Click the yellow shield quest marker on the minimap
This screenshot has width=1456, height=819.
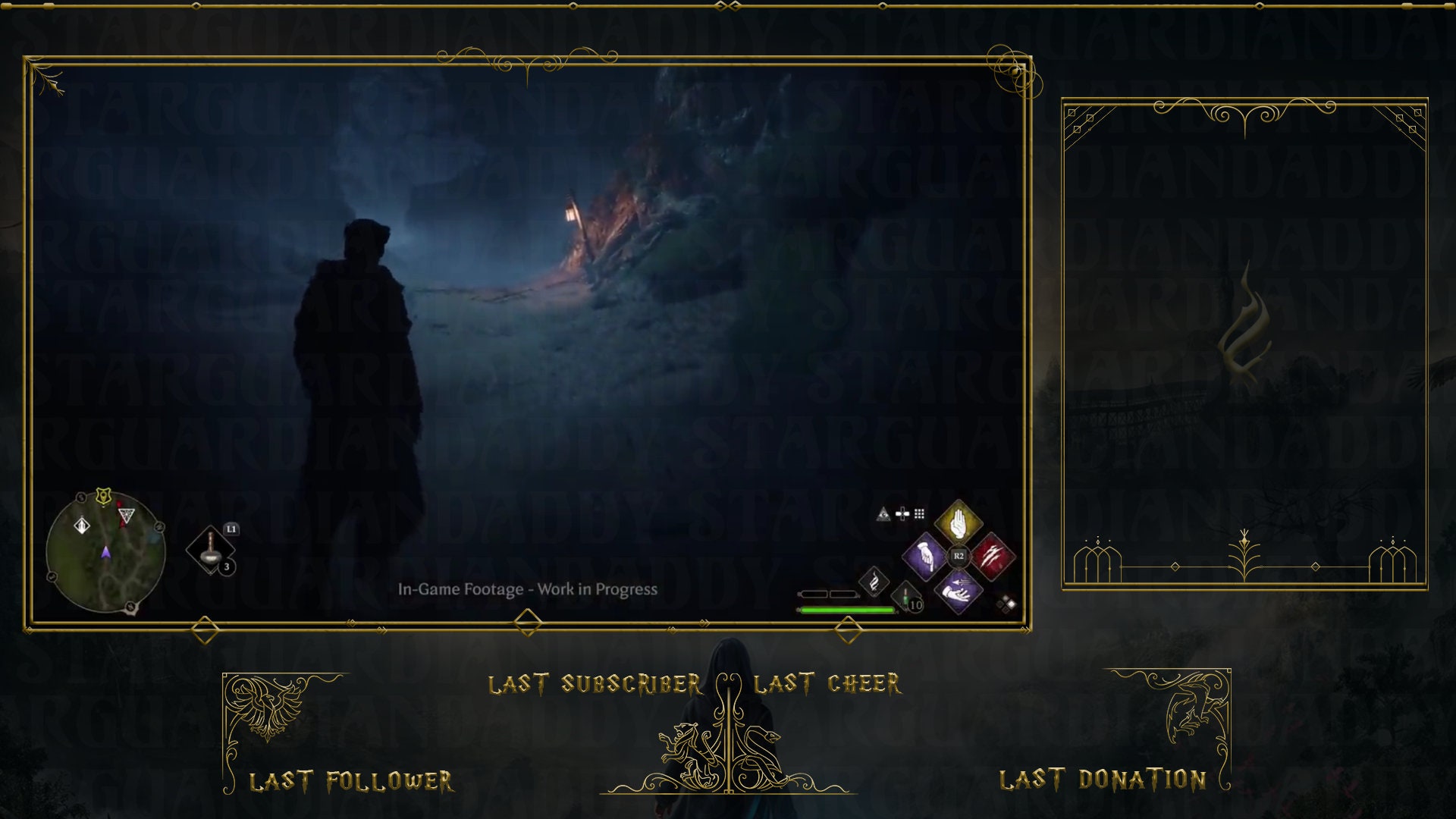[103, 496]
